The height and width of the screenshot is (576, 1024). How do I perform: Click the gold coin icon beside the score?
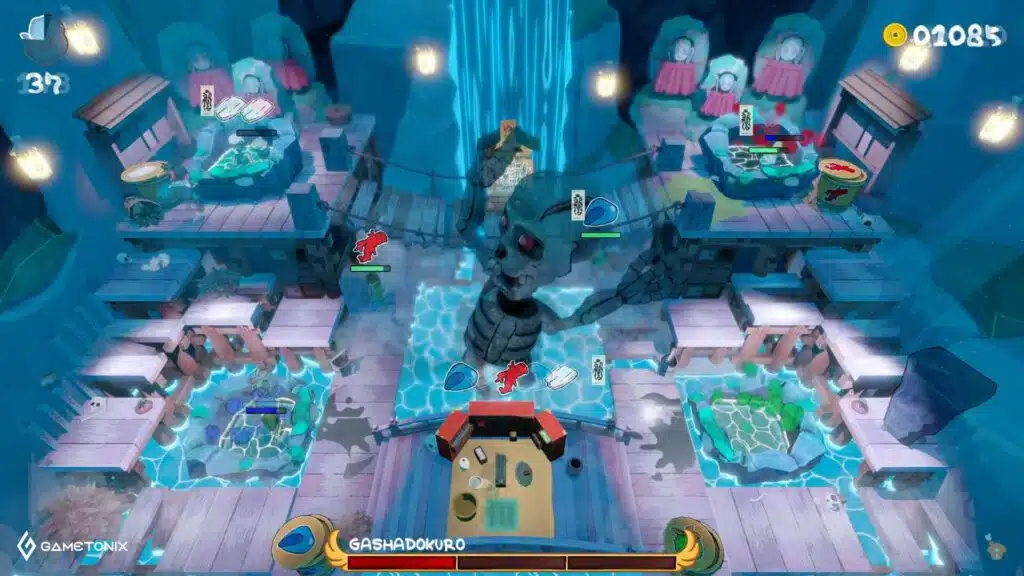[892, 35]
